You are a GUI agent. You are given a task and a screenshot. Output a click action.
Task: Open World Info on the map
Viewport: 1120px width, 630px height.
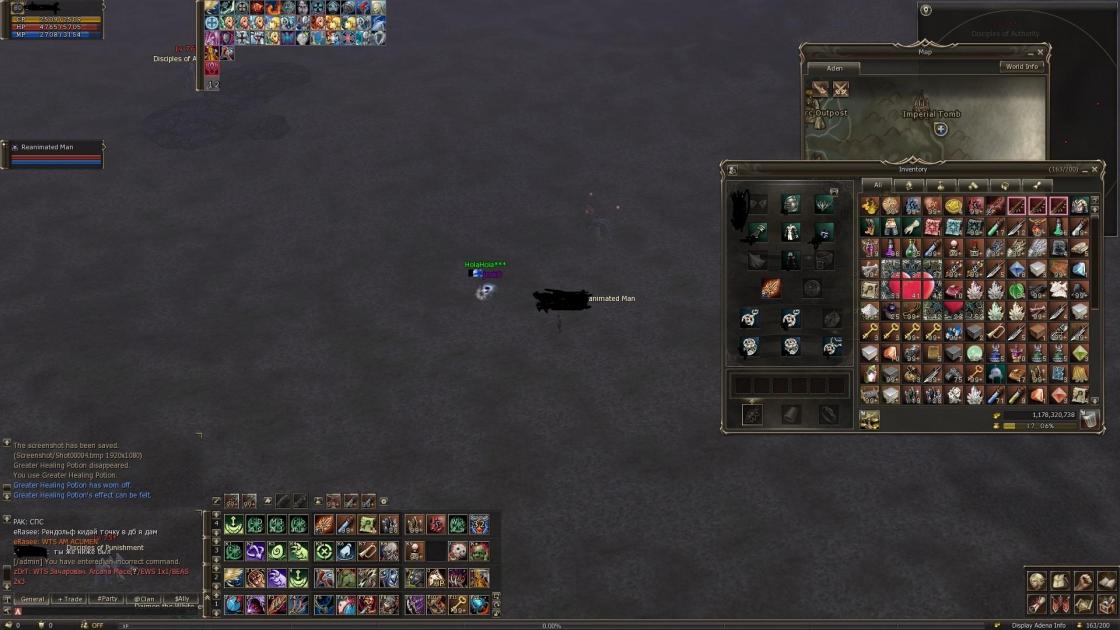tap(1021, 67)
